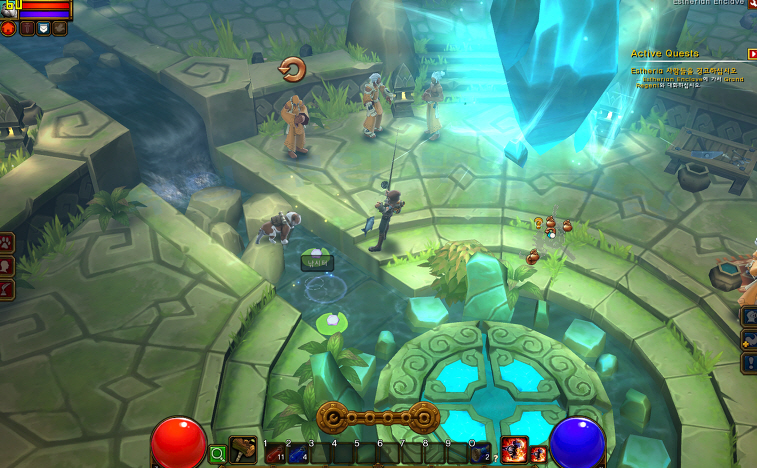The image size is (757, 468).
Task: Use the scroll item in slot 0
Action: click(480, 454)
